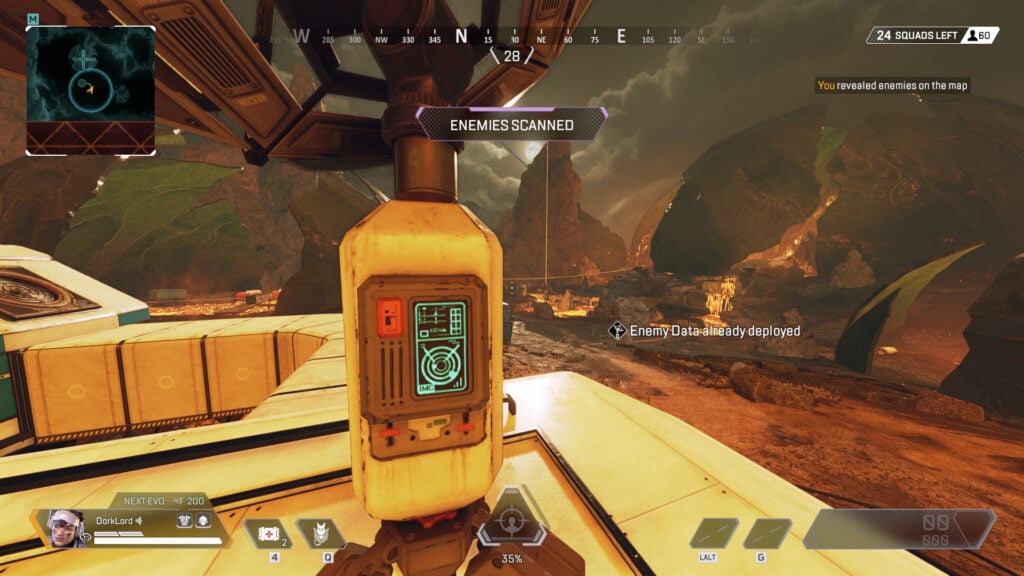The image size is (1024, 576).
Task: Activate the tactical ability icon
Action: click(322, 533)
